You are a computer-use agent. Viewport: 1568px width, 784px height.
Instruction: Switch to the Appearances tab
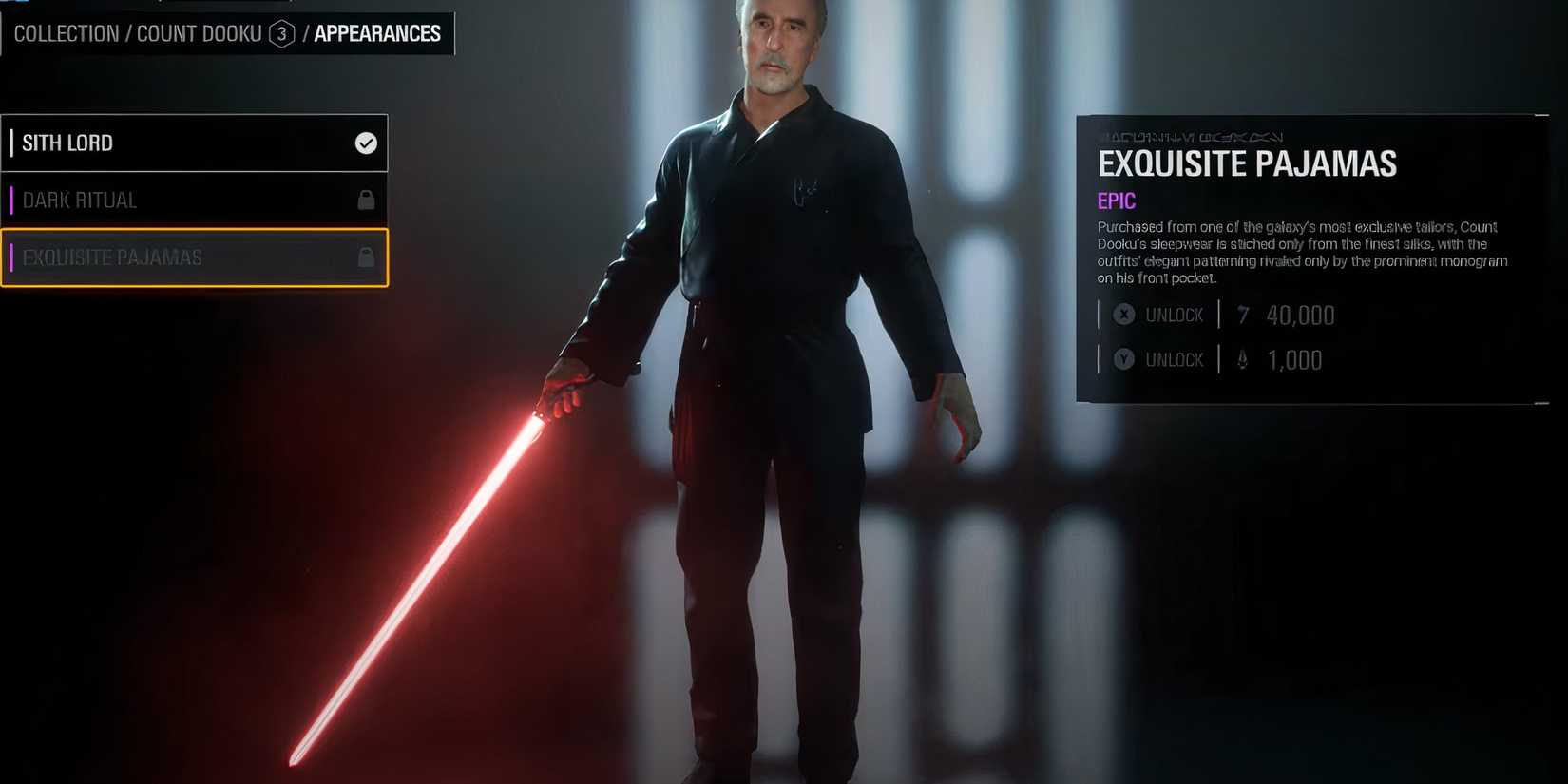tap(379, 33)
